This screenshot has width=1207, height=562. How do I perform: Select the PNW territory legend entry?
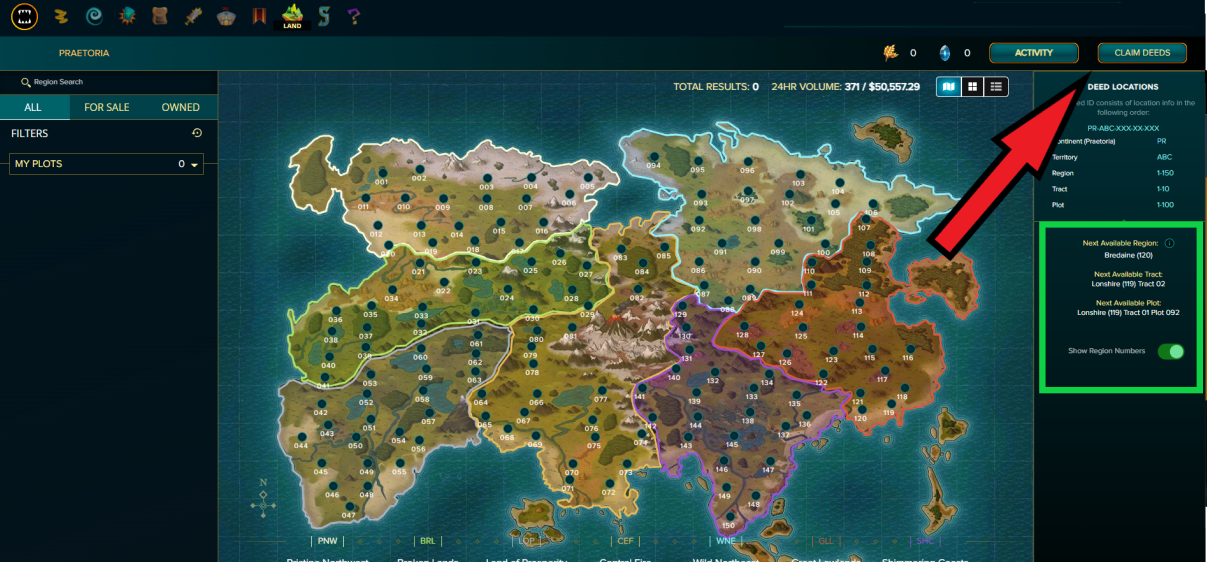(x=327, y=541)
